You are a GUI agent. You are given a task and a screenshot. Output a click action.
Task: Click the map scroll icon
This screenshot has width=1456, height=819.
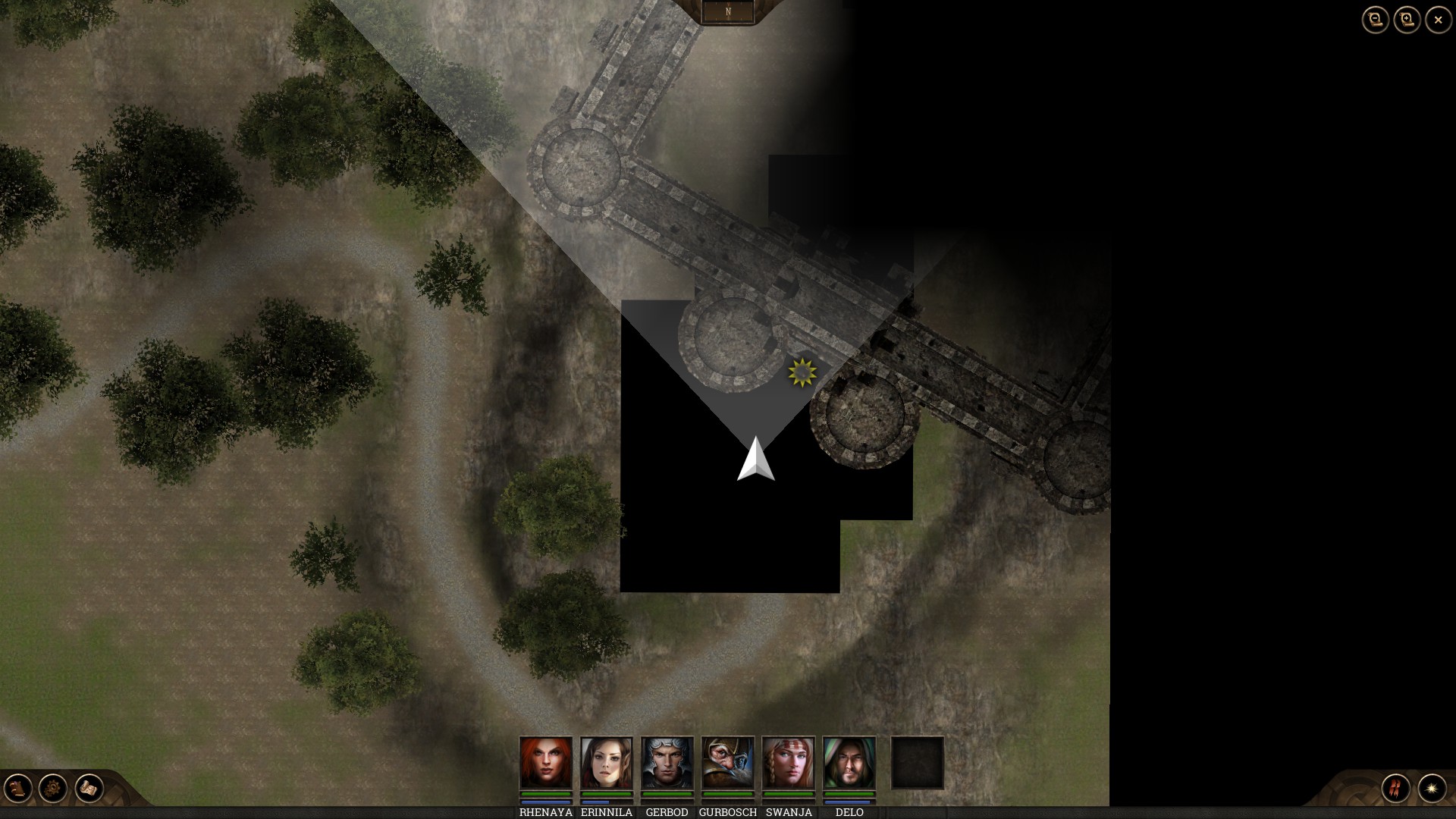pyautogui.click(x=89, y=789)
